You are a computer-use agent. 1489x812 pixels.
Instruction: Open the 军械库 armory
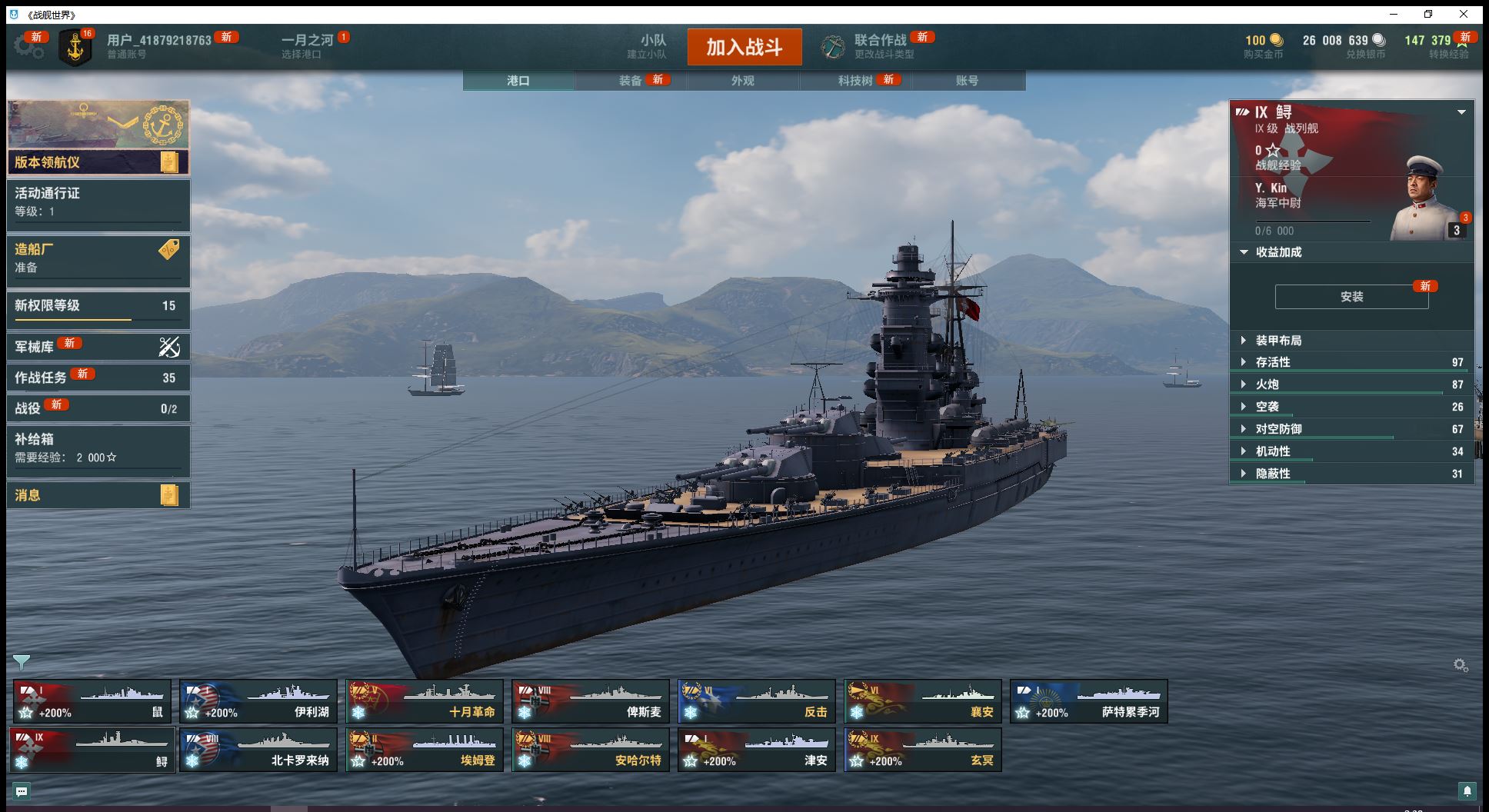98,347
